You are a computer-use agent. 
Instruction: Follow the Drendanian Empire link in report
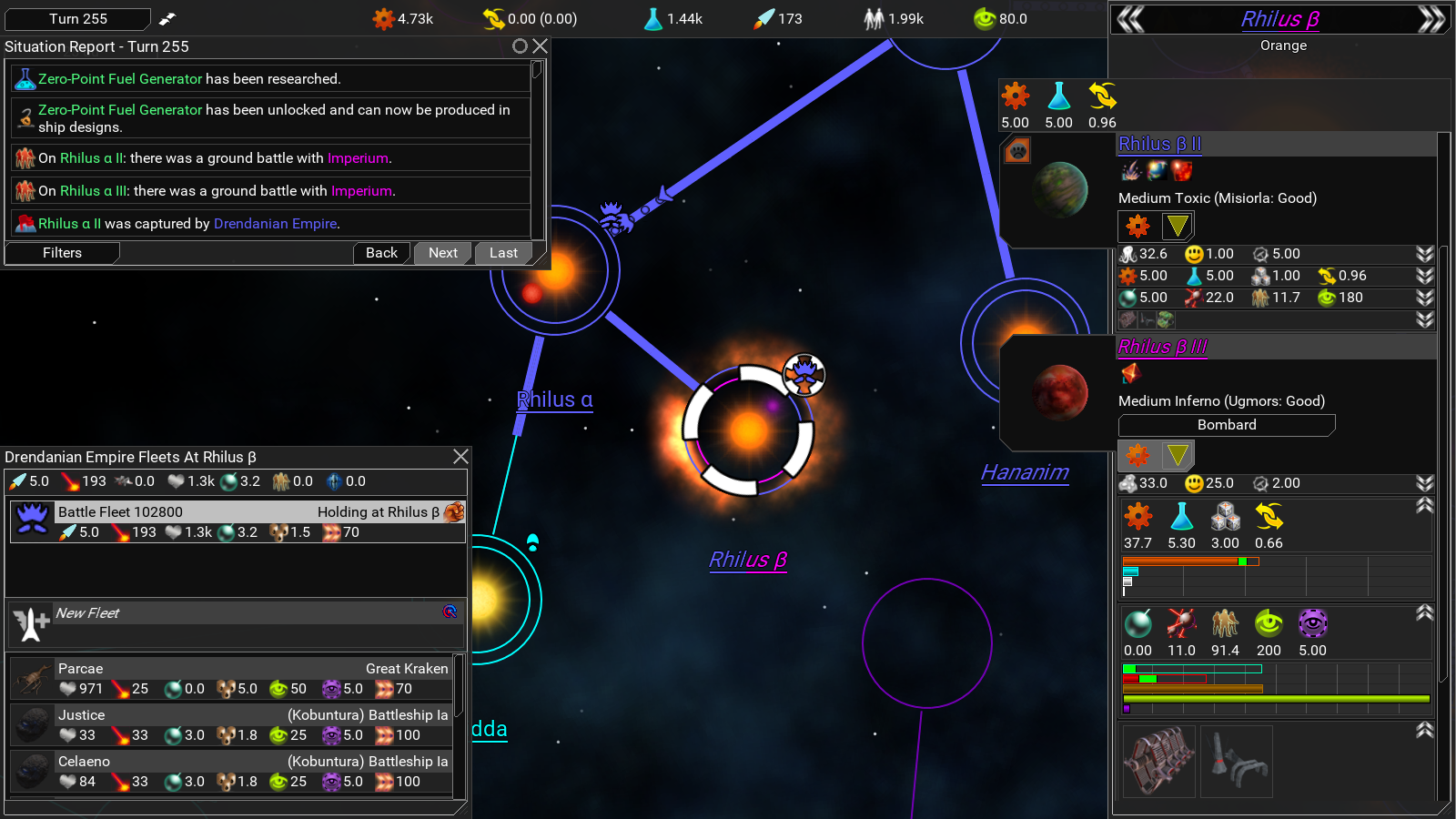(x=276, y=224)
